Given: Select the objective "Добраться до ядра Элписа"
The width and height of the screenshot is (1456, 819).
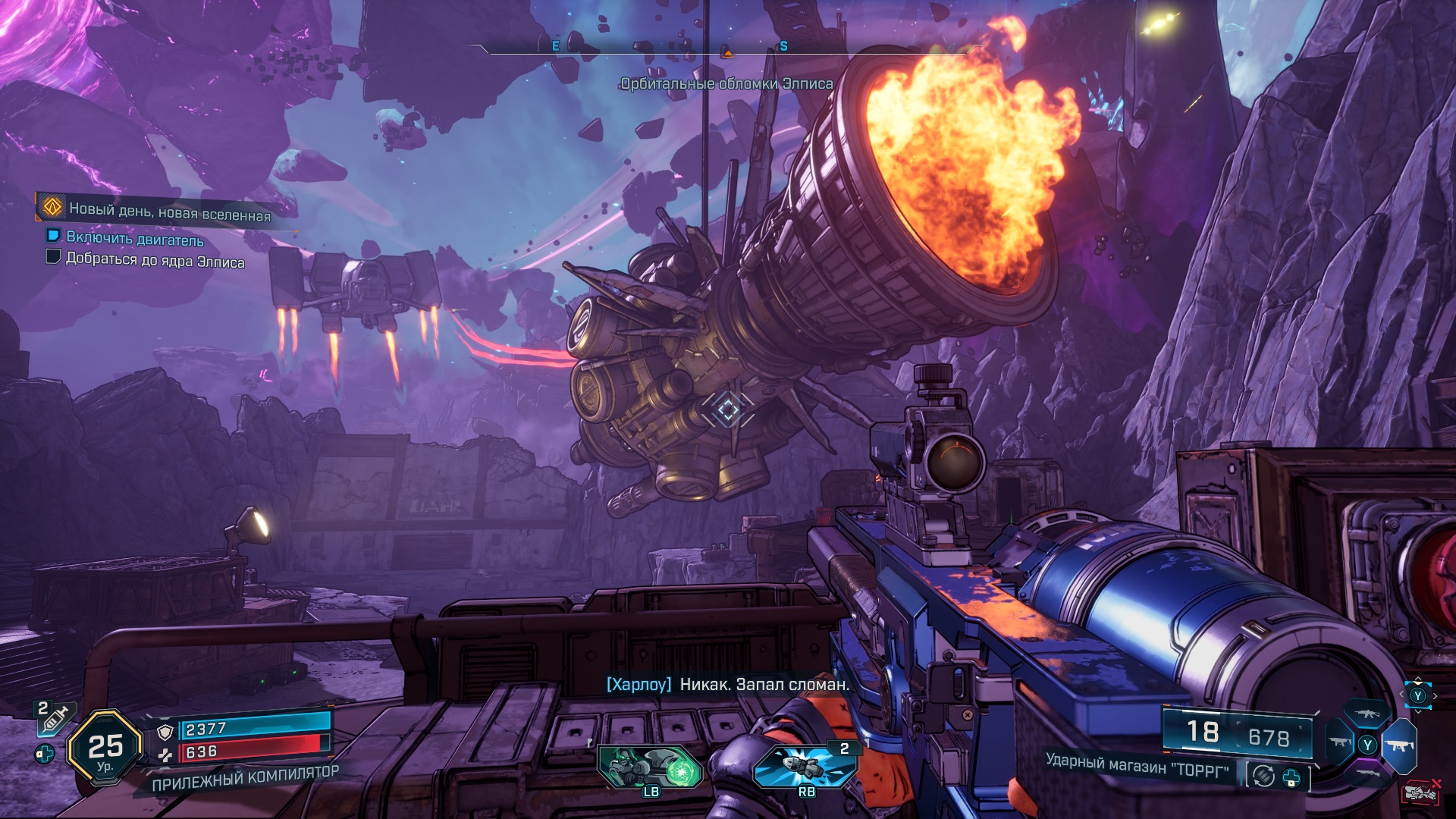Looking at the screenshot, I should [x=155, y=260].
